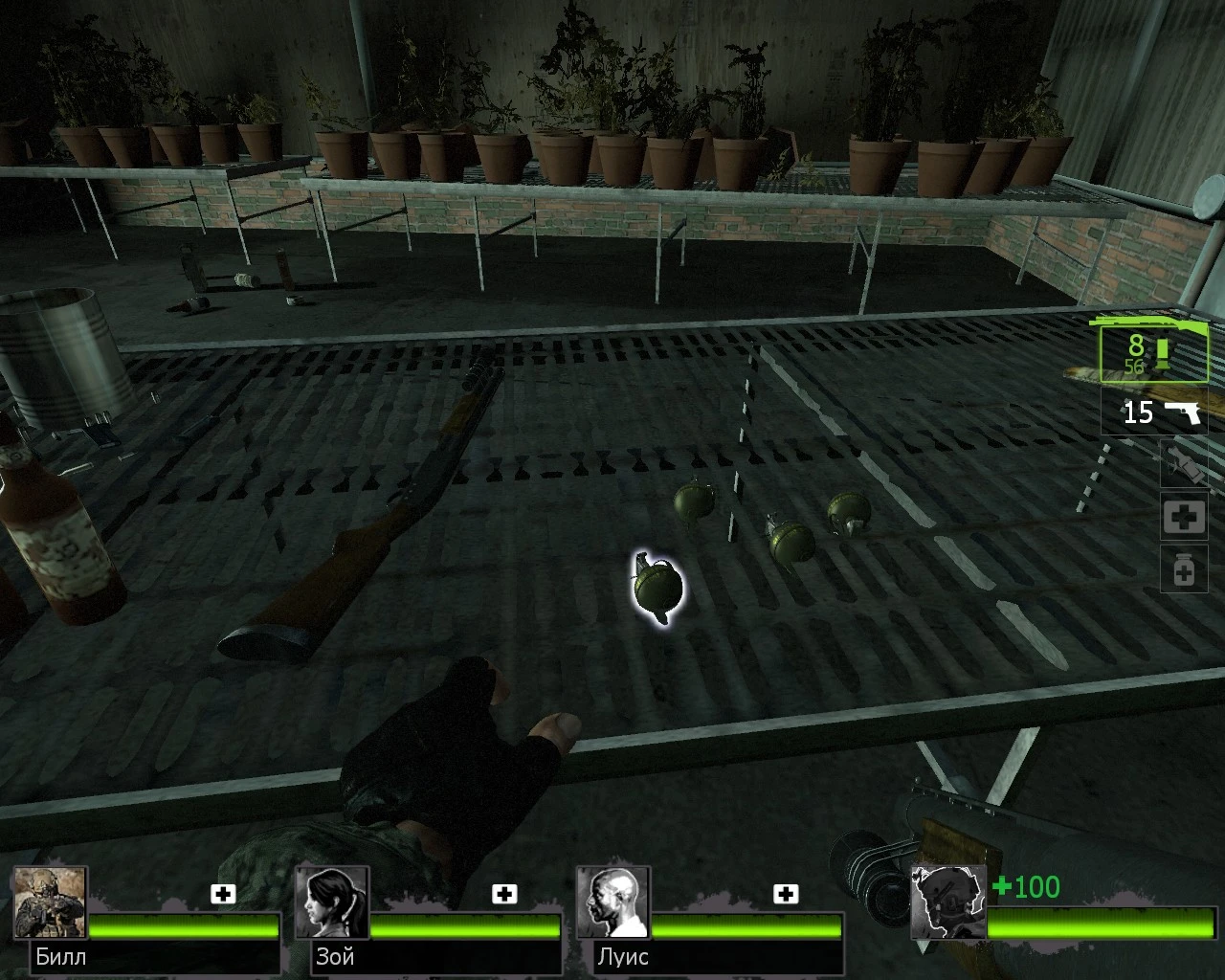
Task: Click the medkit icon above Зой's health bar
Action: pos(501,895)
